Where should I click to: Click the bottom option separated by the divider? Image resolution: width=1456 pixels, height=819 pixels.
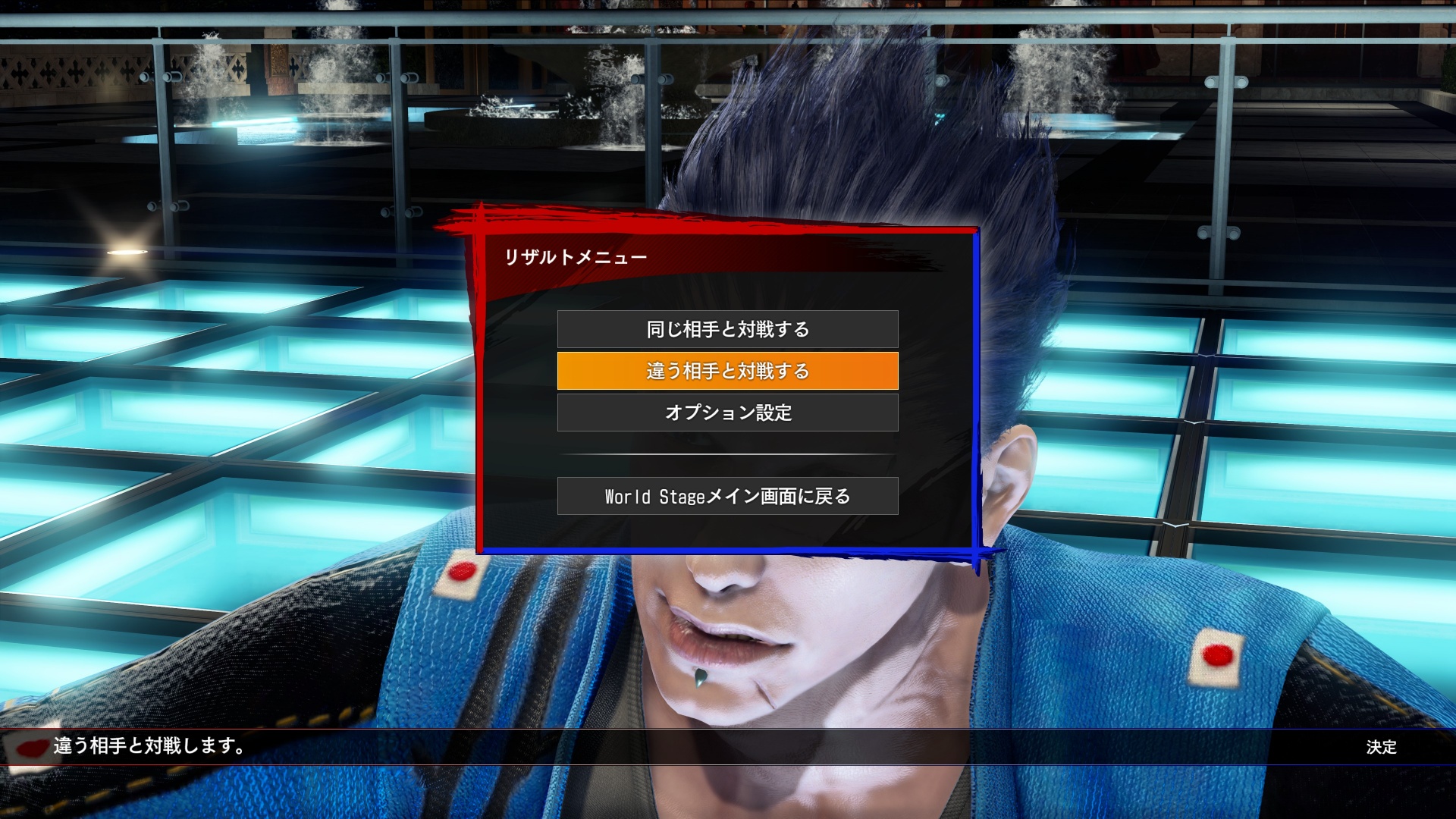[x=727, y=495]
